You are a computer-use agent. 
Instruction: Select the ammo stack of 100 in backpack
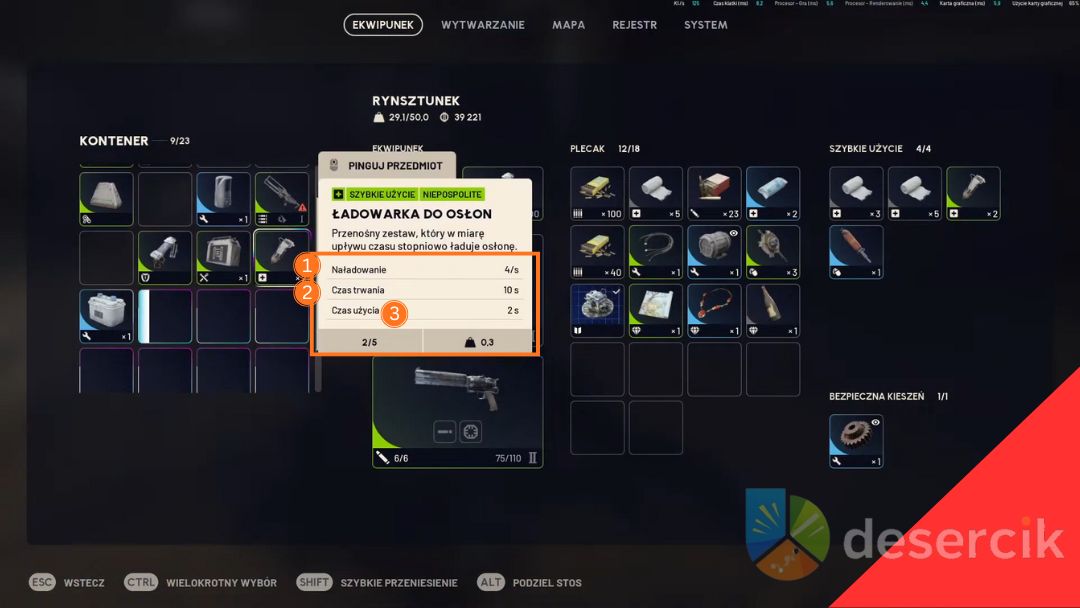(x=597, y=193)
